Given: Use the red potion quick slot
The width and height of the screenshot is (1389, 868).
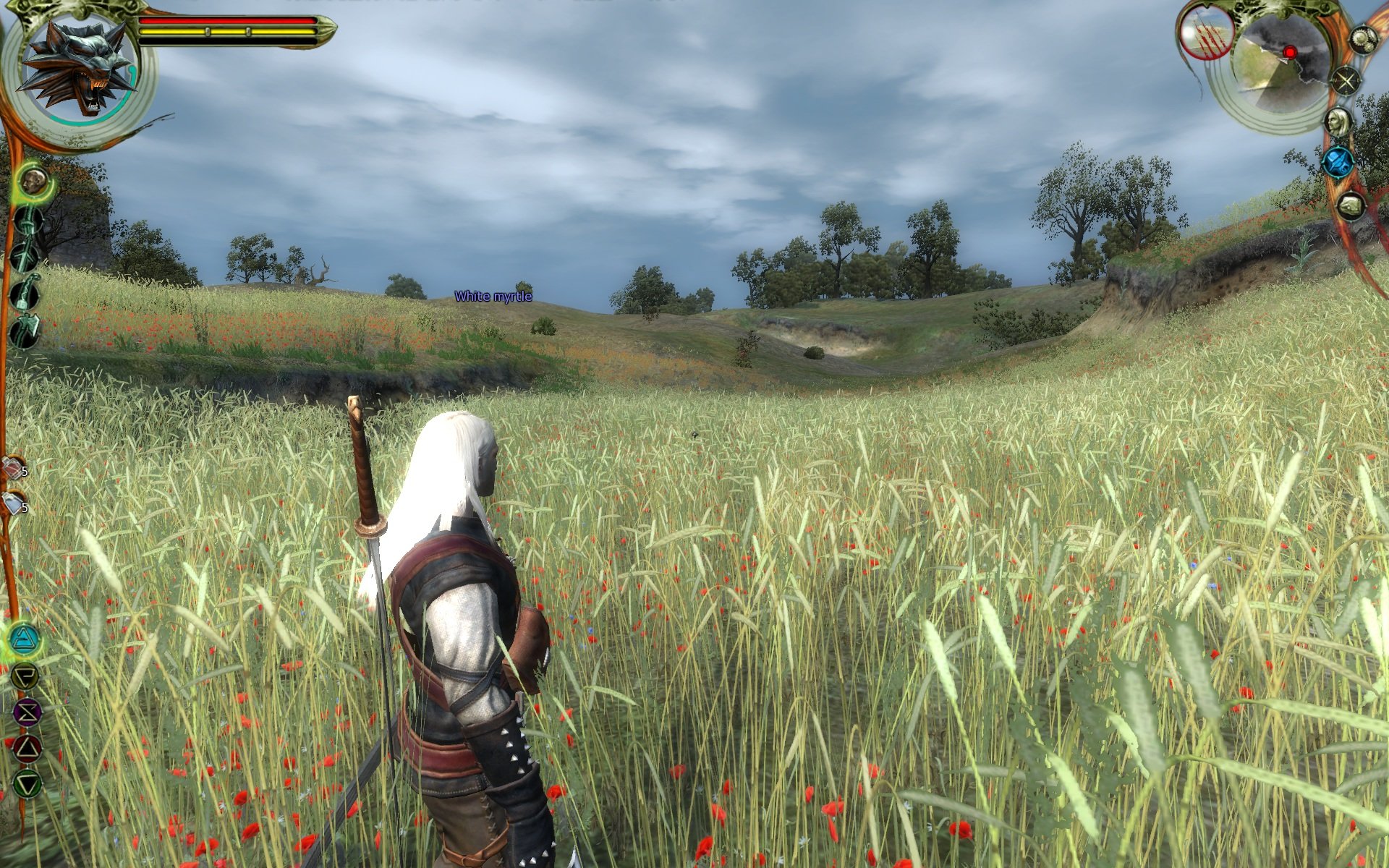Looking at the screenshot, I should 13,469.
